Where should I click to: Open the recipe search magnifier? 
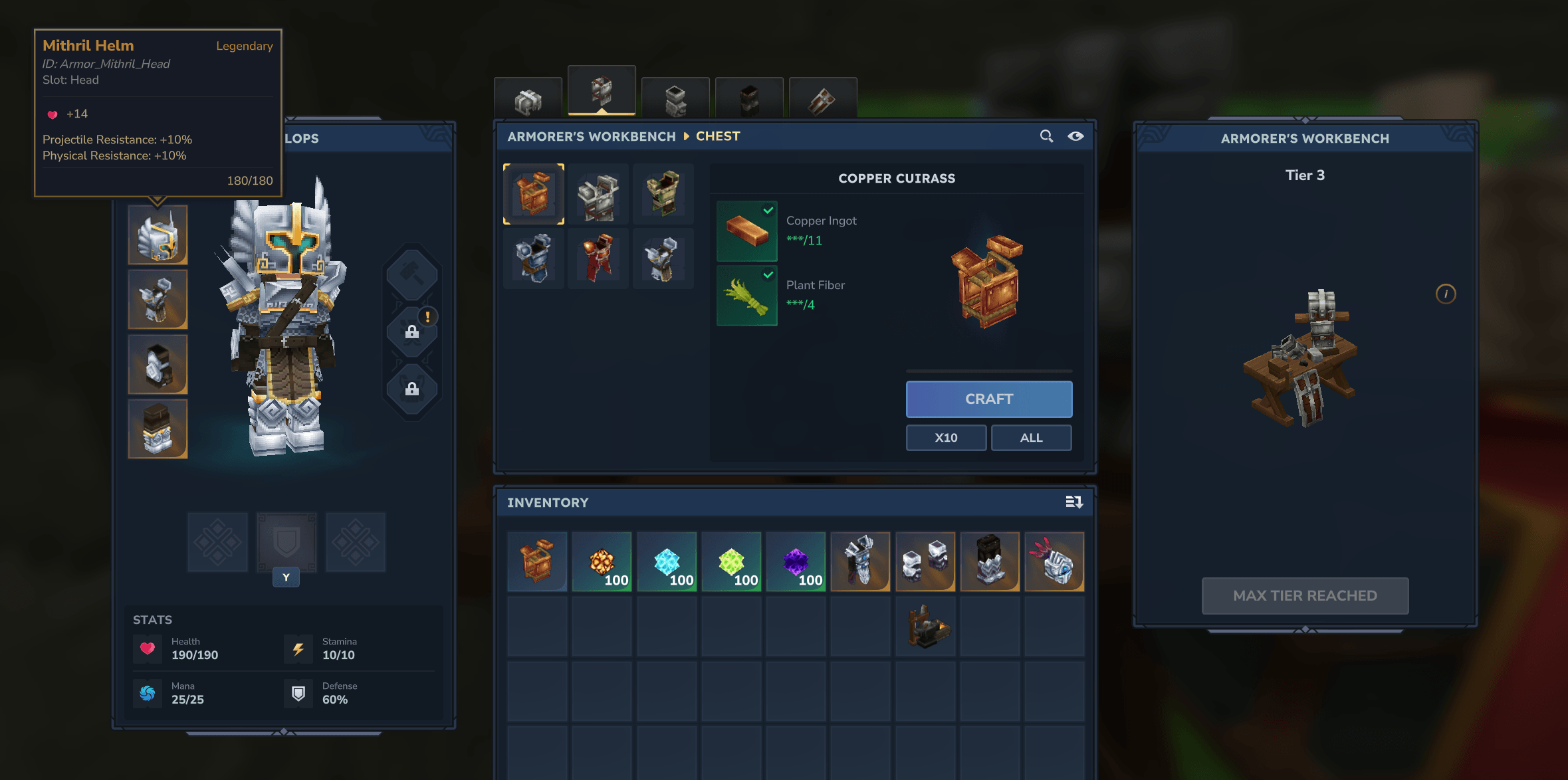(1046, 136)
